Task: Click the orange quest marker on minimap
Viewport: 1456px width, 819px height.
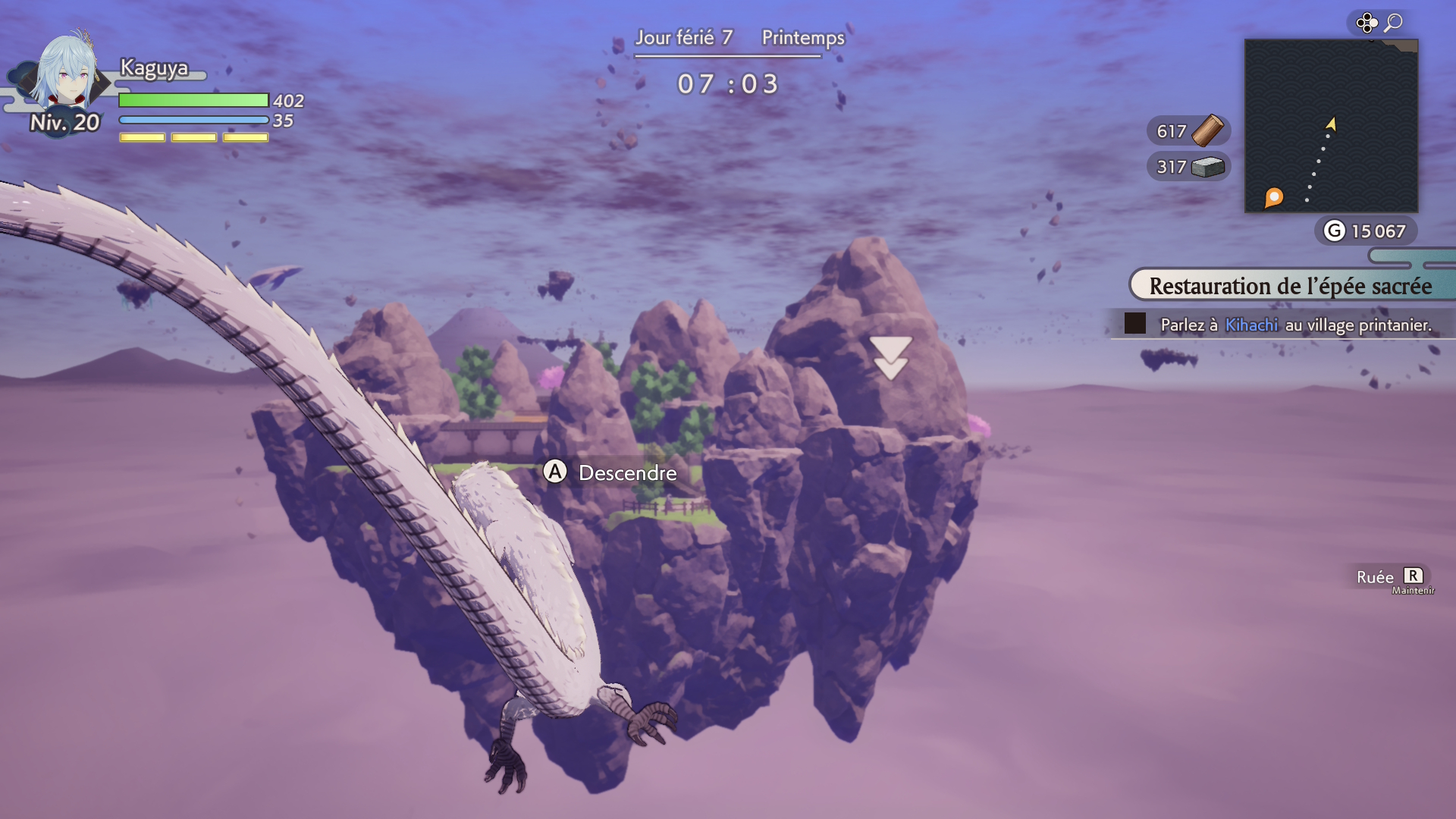Action: pos(1274,197)
